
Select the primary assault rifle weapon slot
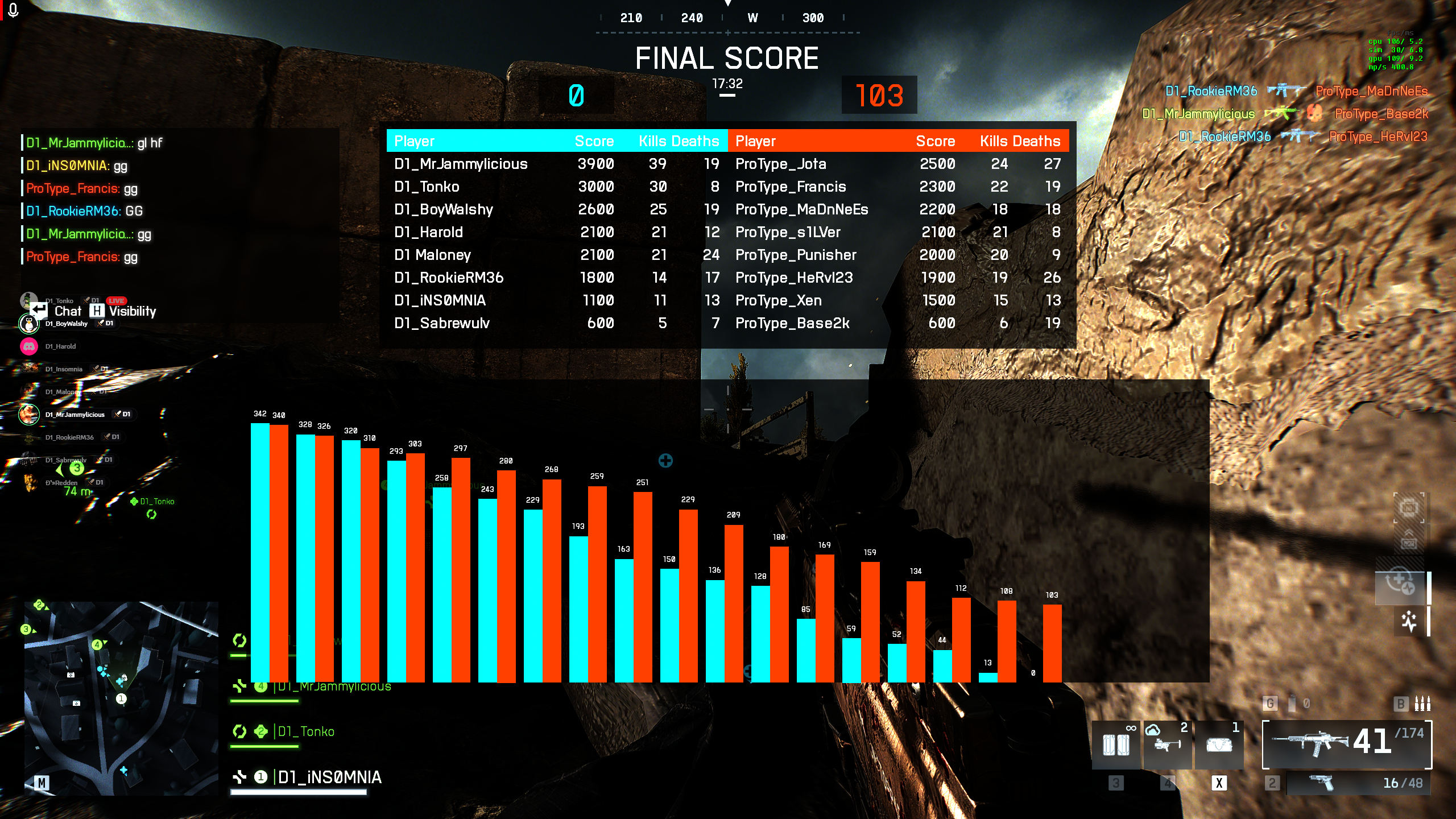pyautogui.click(x=1346, y=744)
